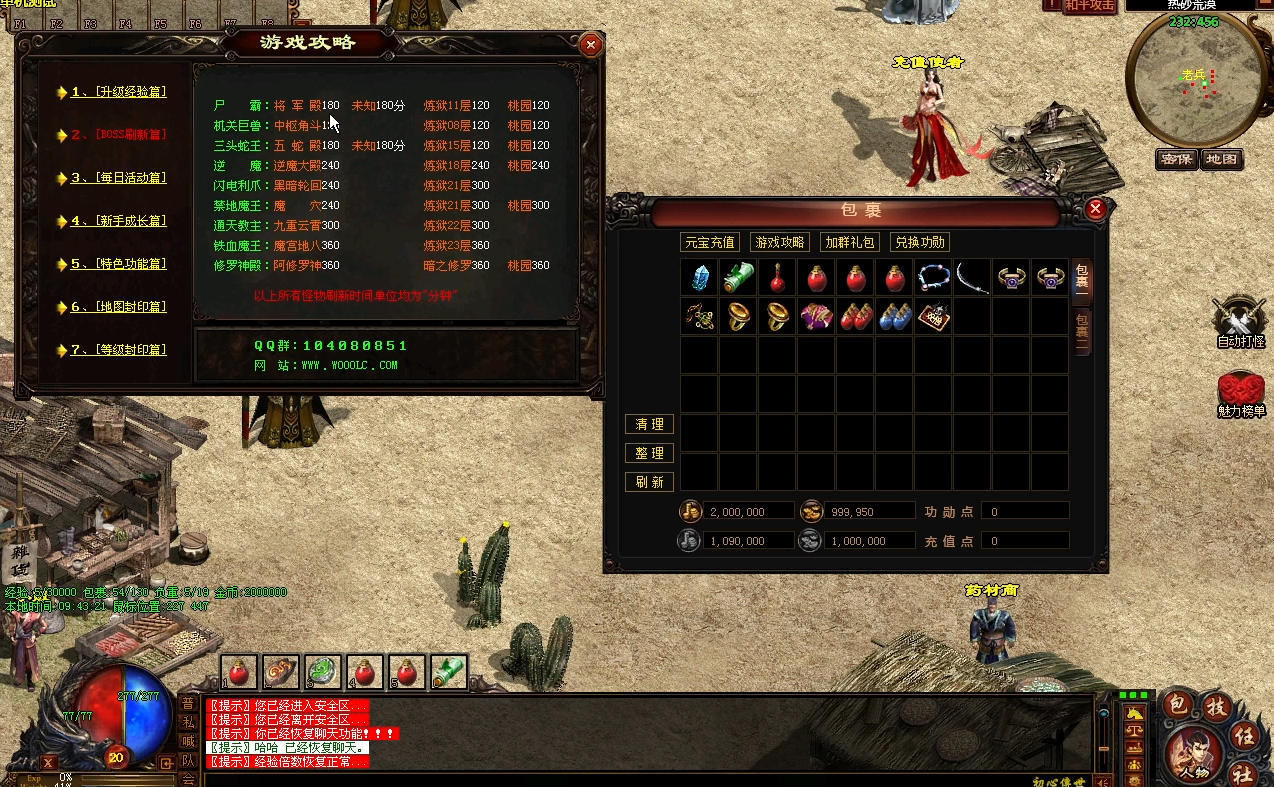Switch to the 包裹二 bag tab
This screenshot has height=787, width=1274.
tap(1082, 329)
